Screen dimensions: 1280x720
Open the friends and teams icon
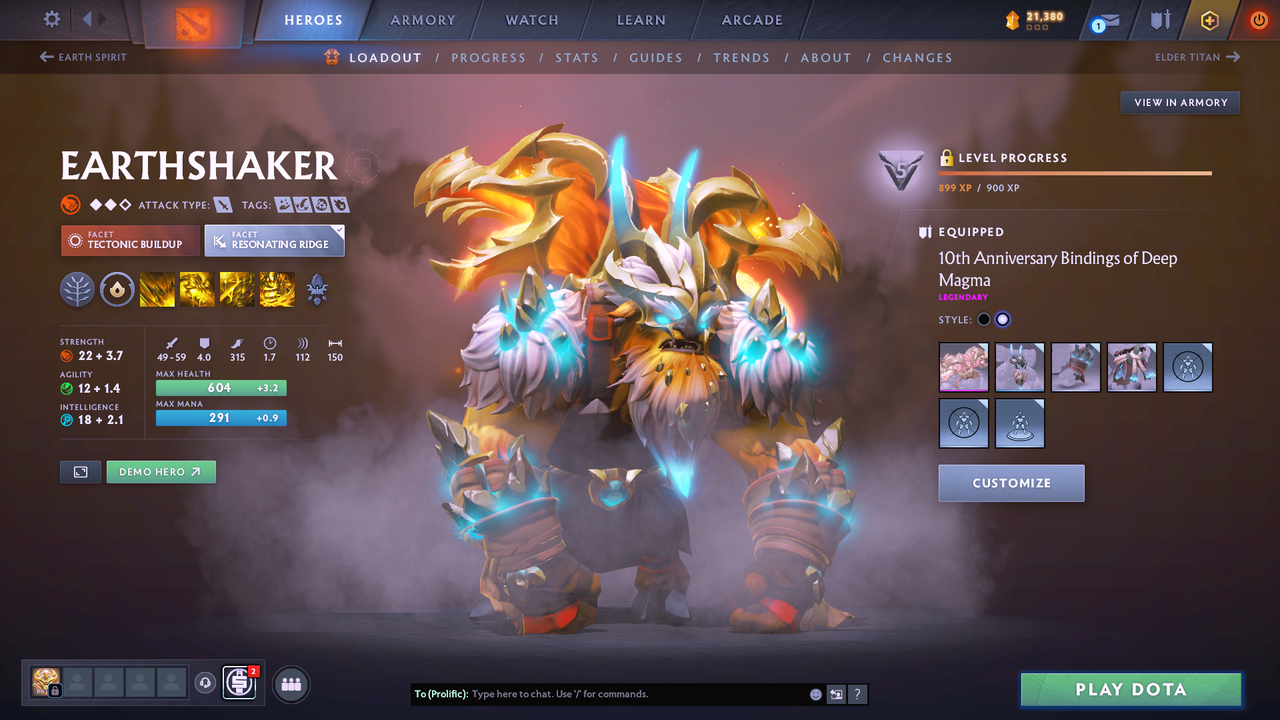290,684
